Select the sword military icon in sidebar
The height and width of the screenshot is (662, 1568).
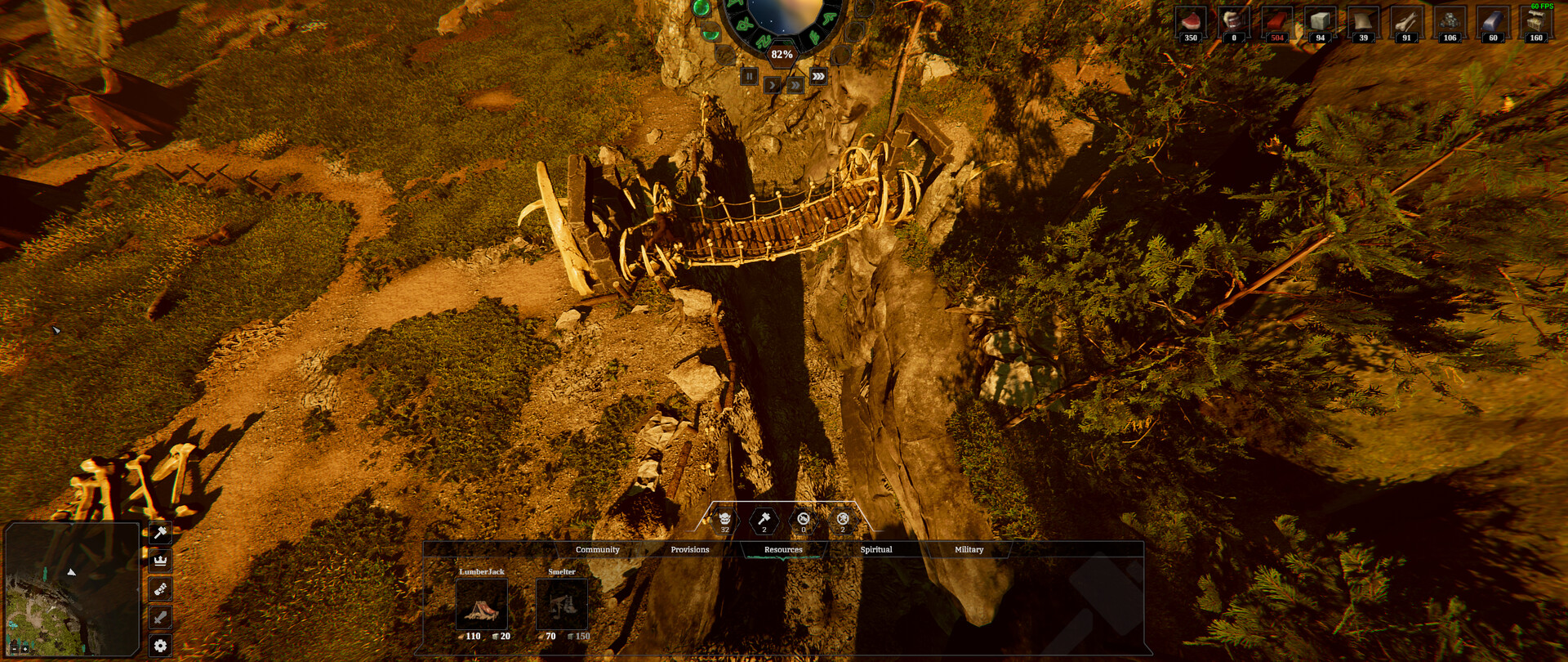[x=160, y=615]
